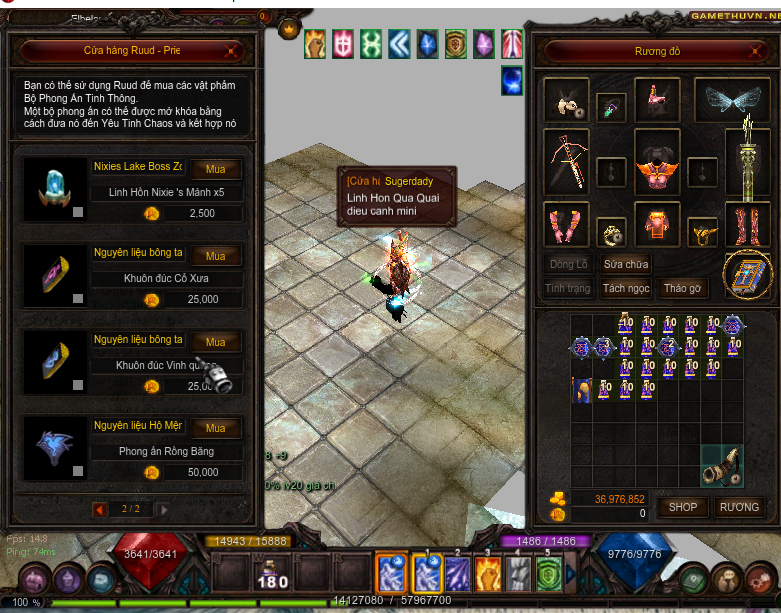This screenshot has height=613, width=781.
Task: Click the Tháo gỡ button
Action: [x=683, y=288]
